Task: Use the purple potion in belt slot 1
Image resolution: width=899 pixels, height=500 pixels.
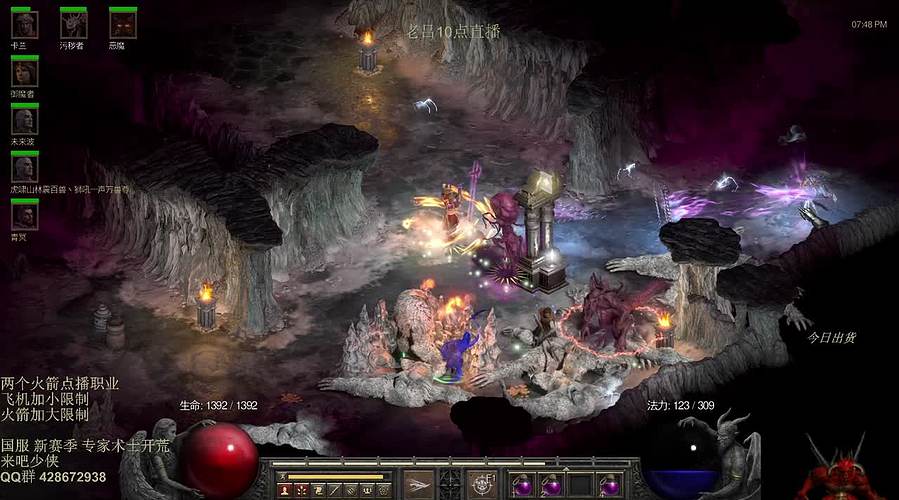Action: tap(522, 485)
